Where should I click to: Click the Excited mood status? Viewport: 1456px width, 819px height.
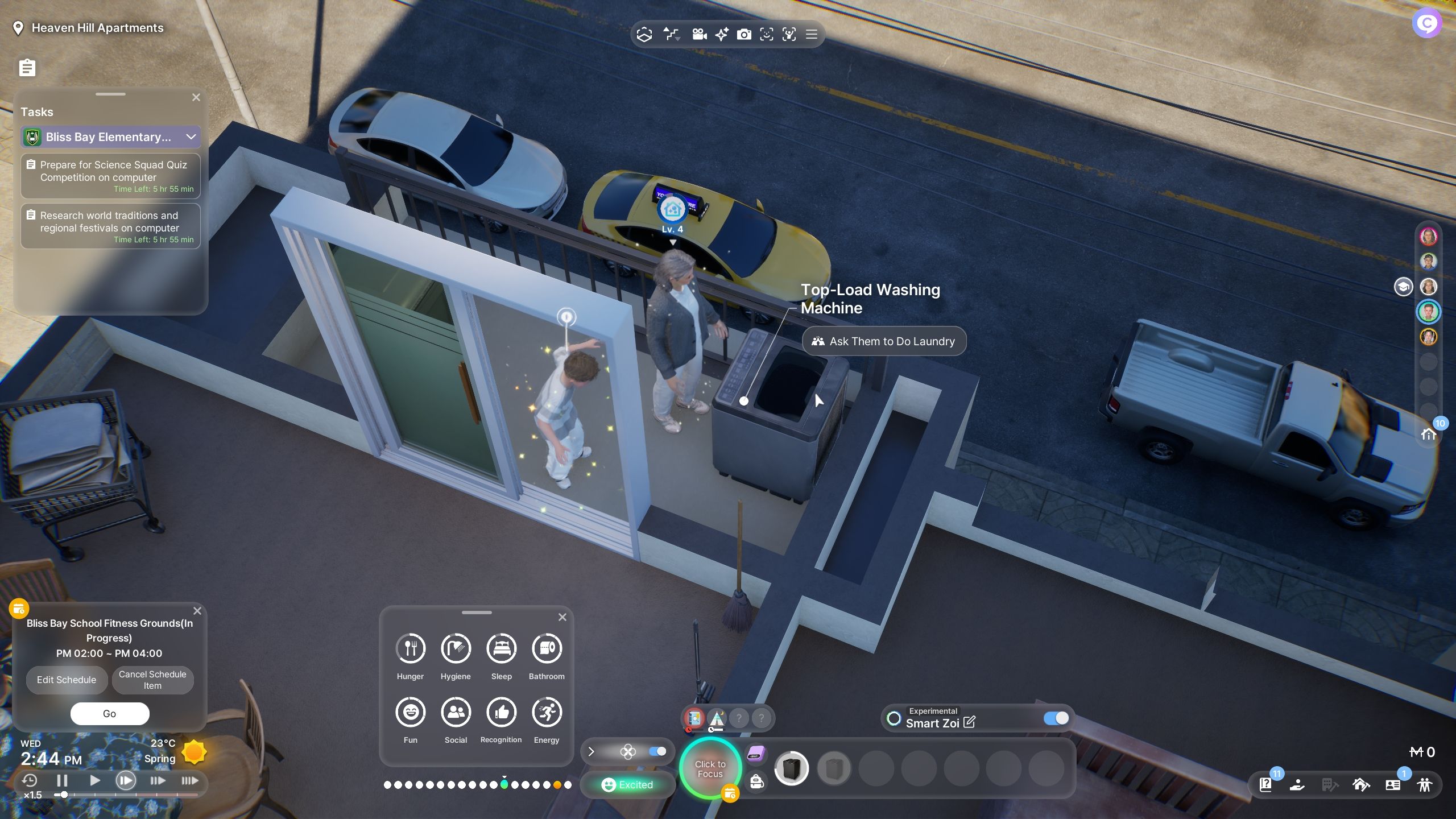(628, 785)
